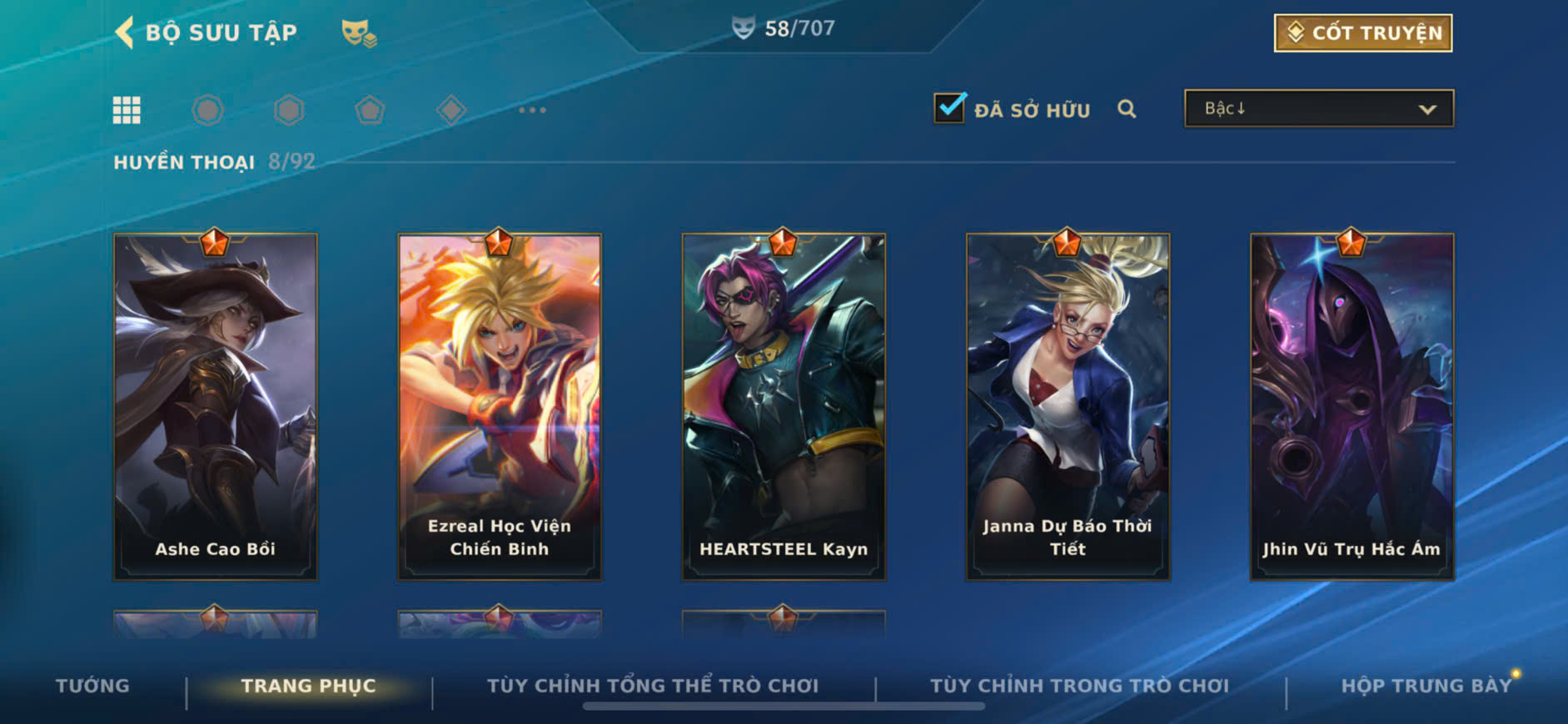This screenshot has height=724, width=1568.
Task: Pick Janna Dự Báo Thời Tiết skin
Action: tap(1068, 406)
